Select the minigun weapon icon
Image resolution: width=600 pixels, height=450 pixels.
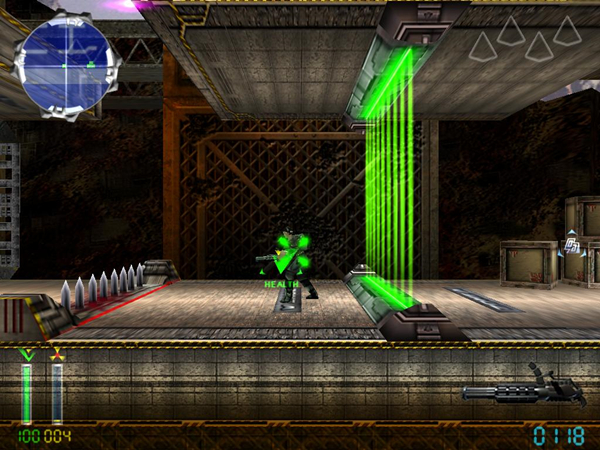tap(524, 389)
